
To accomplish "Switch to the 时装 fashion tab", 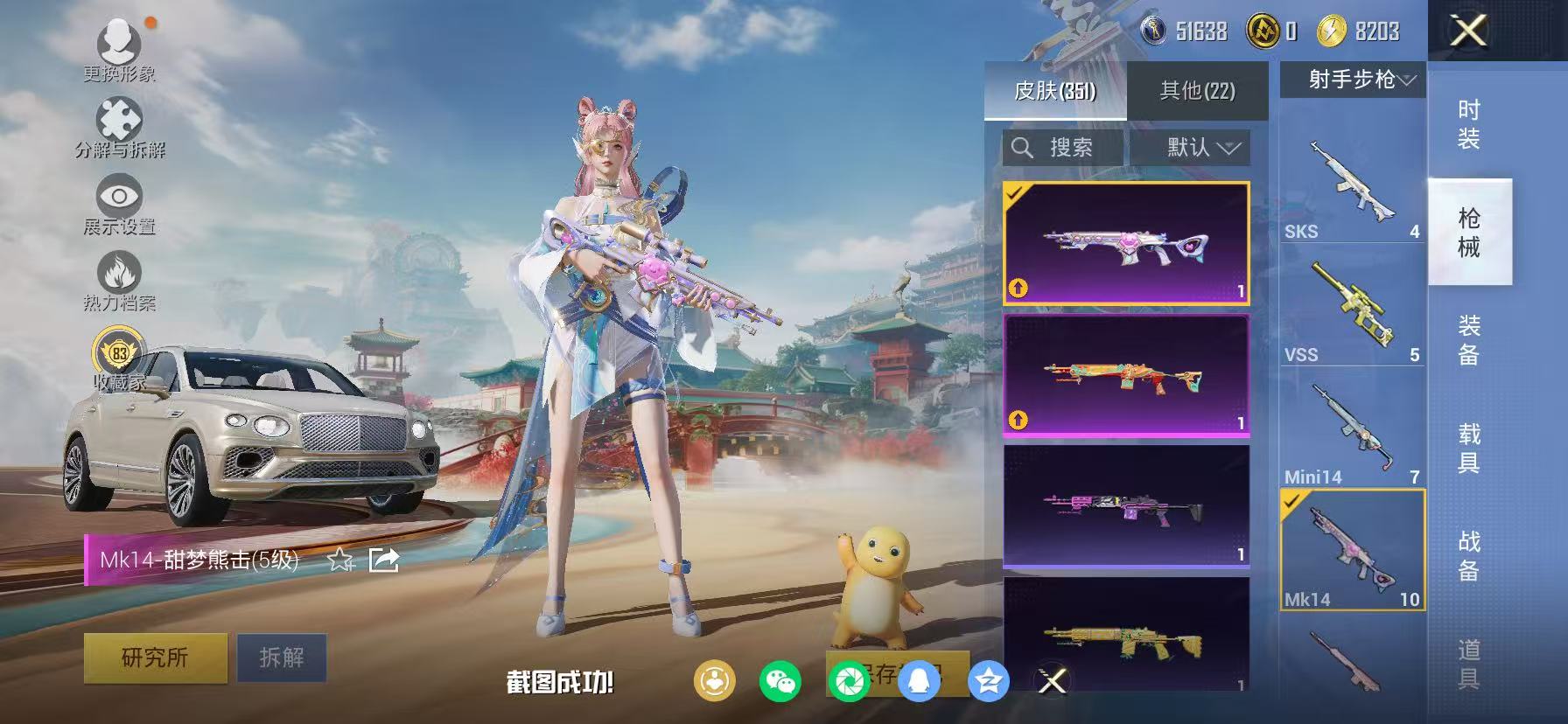I will click(x=1468, y=122).
